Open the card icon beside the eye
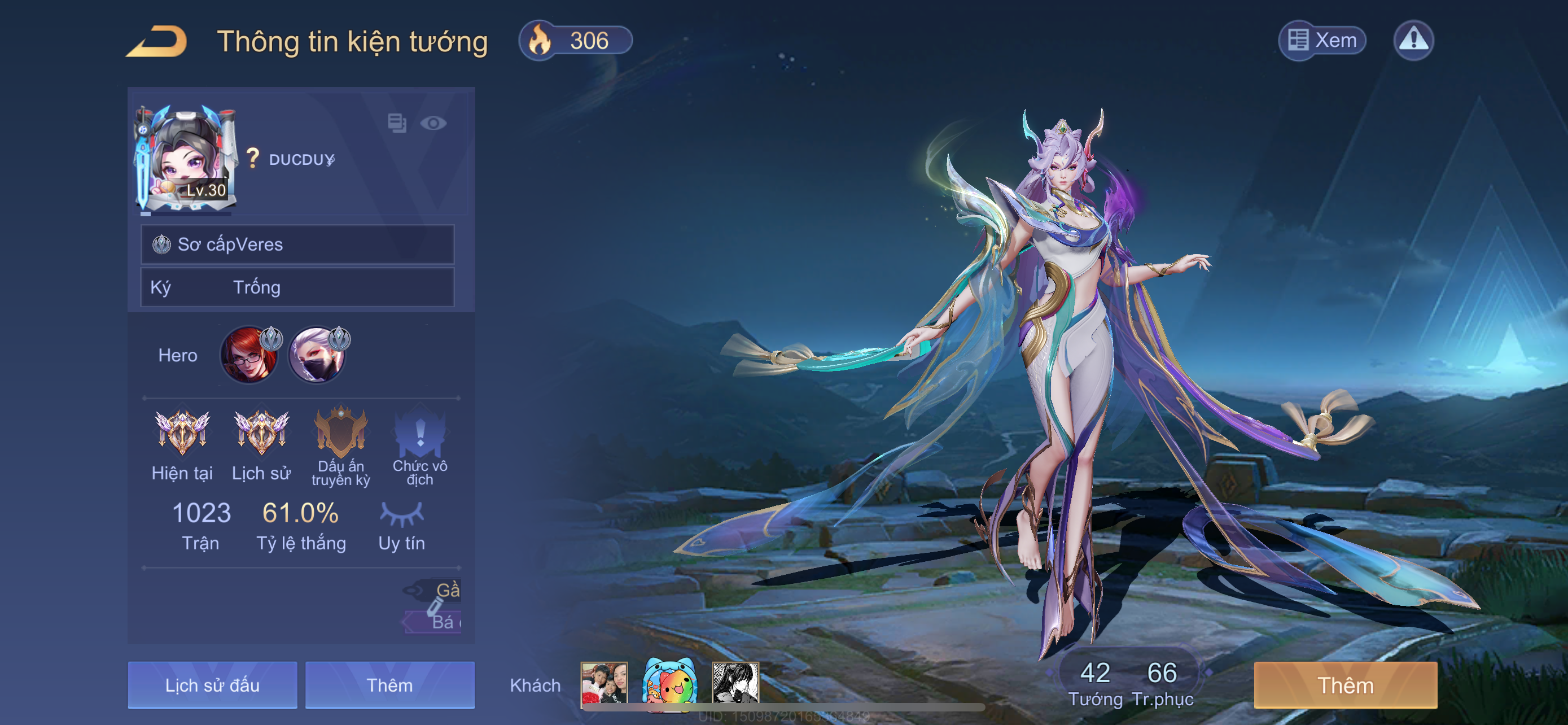 coord(397,123)
